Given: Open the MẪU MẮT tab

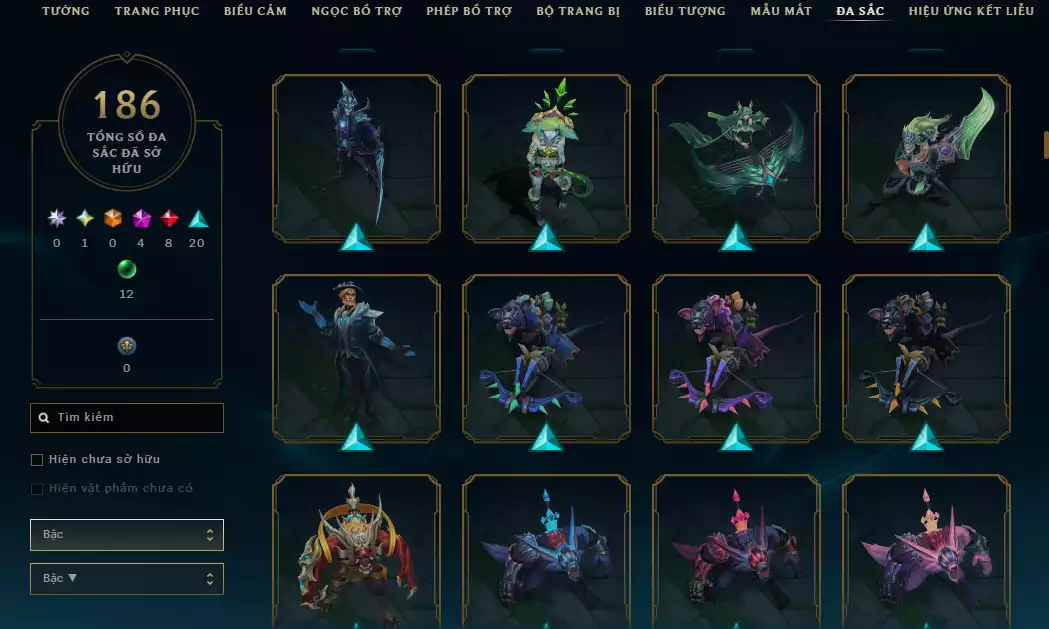Looking at the screenshot, I should [x=781, y=11].
